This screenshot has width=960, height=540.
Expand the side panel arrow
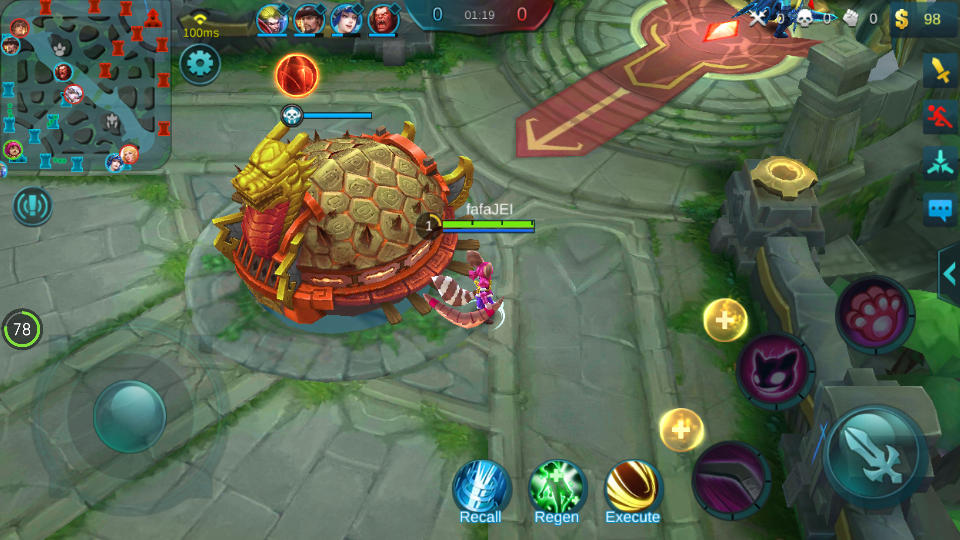949,274
